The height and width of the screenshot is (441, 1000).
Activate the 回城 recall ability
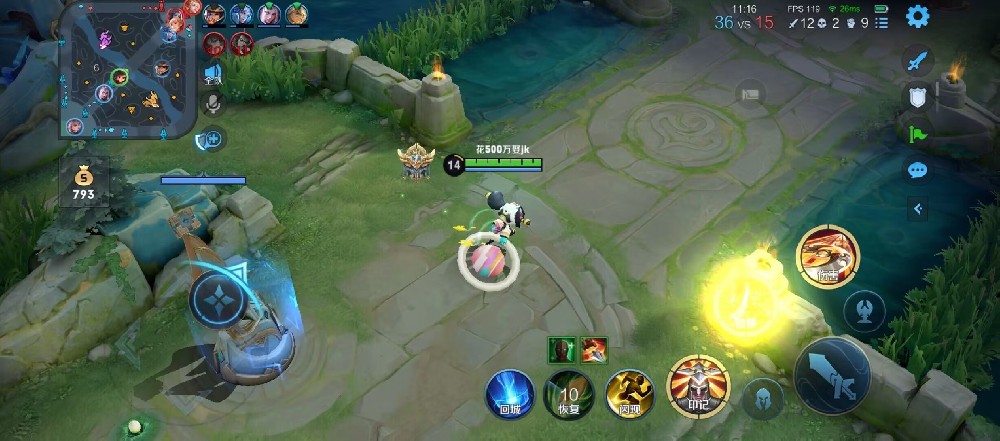coord(508,392)
